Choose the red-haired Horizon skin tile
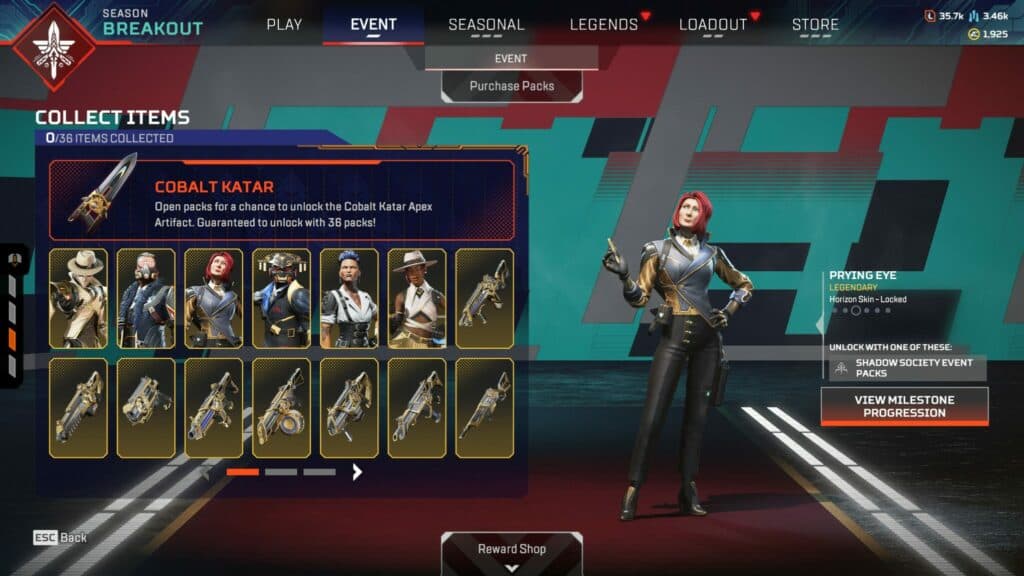This screenshot has width=1024, height=576. (213, 298)
